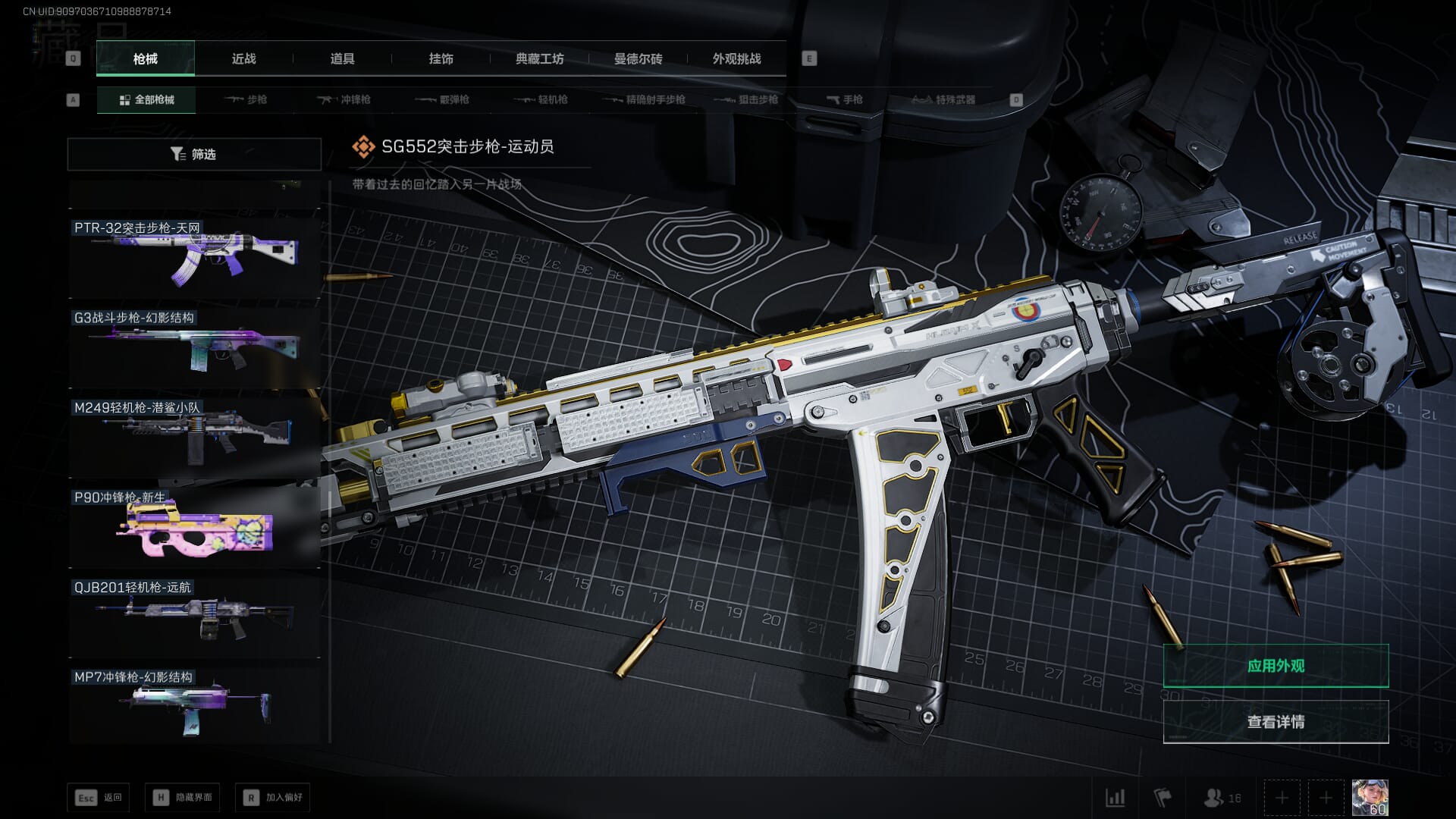The height and width of the screenshot is (819, 1456).
Task: Go to the 典藏工坊 tab
Action: (x=539, y=58)
